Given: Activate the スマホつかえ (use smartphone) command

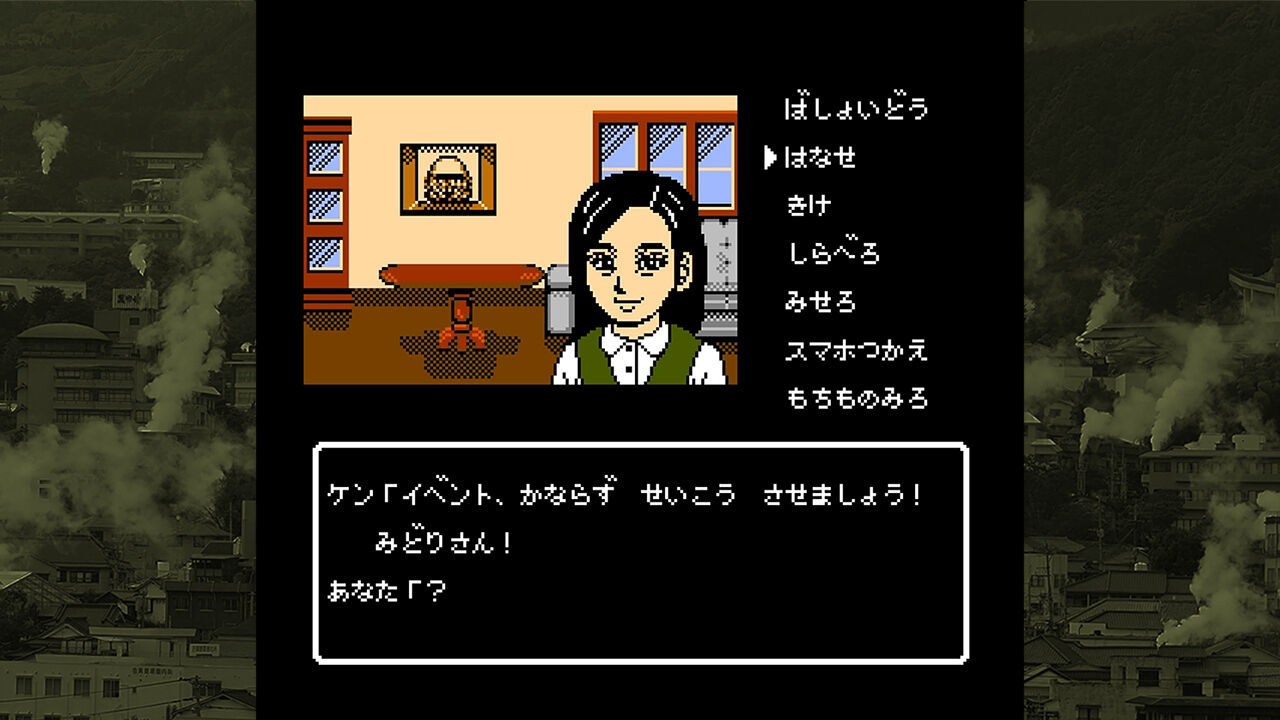Looking at the screenshot, I should pyautogui.click(x=855, y=350).
